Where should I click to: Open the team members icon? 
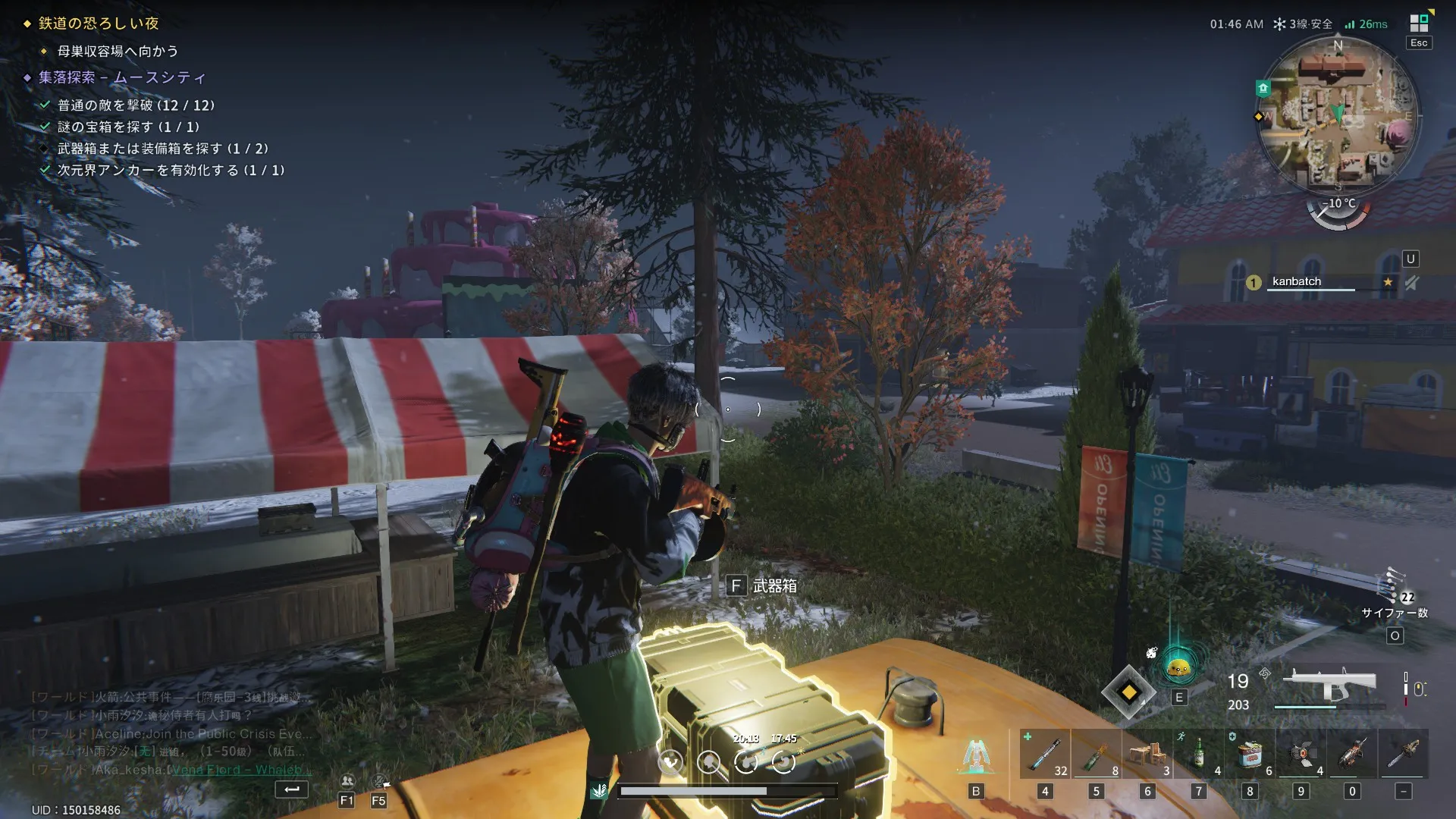click(347, 781)
